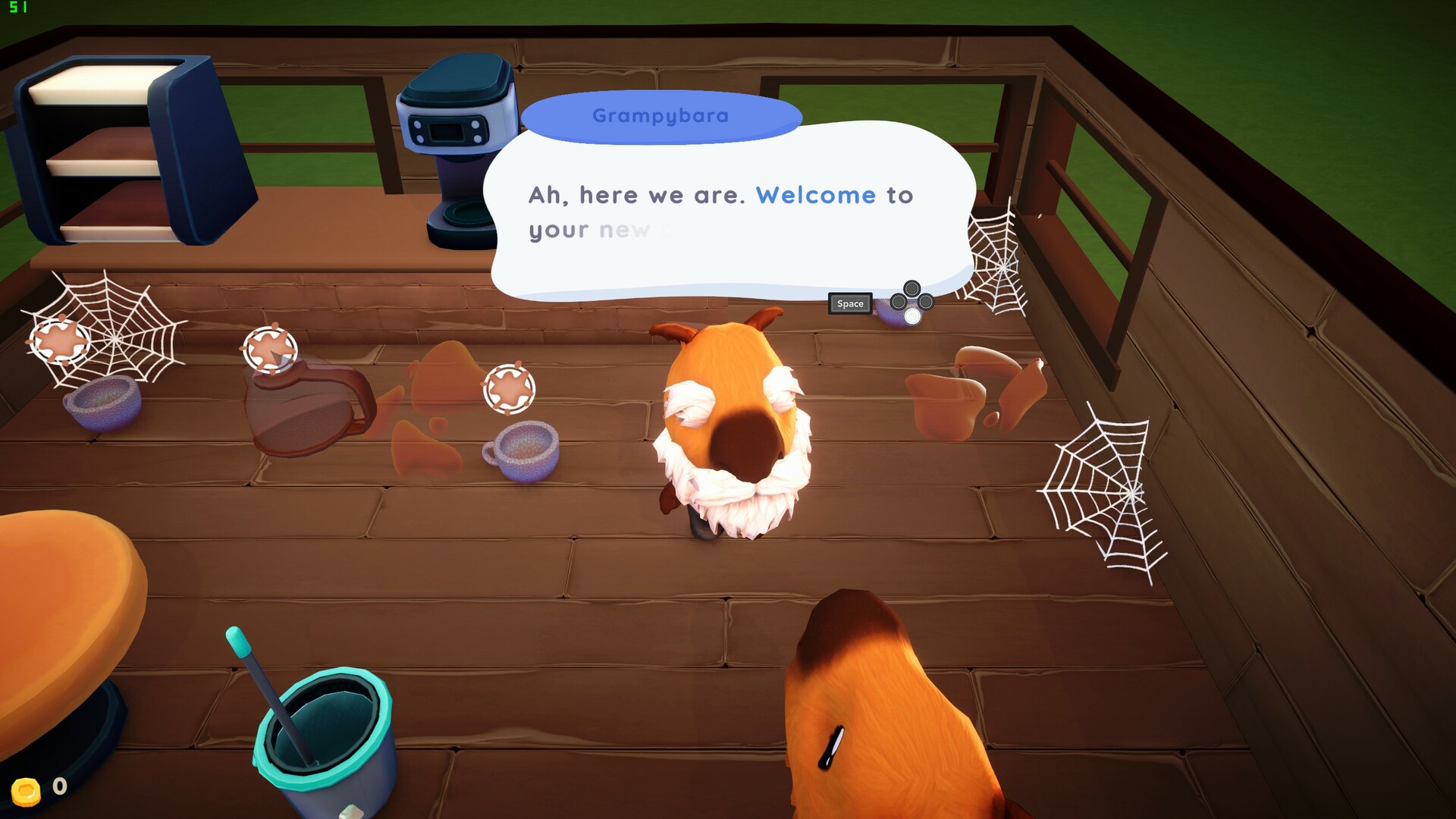Click the Grampybara name plate
Image resolution: width=1456 pixels, height=819 pixels.
click(661, 115)
